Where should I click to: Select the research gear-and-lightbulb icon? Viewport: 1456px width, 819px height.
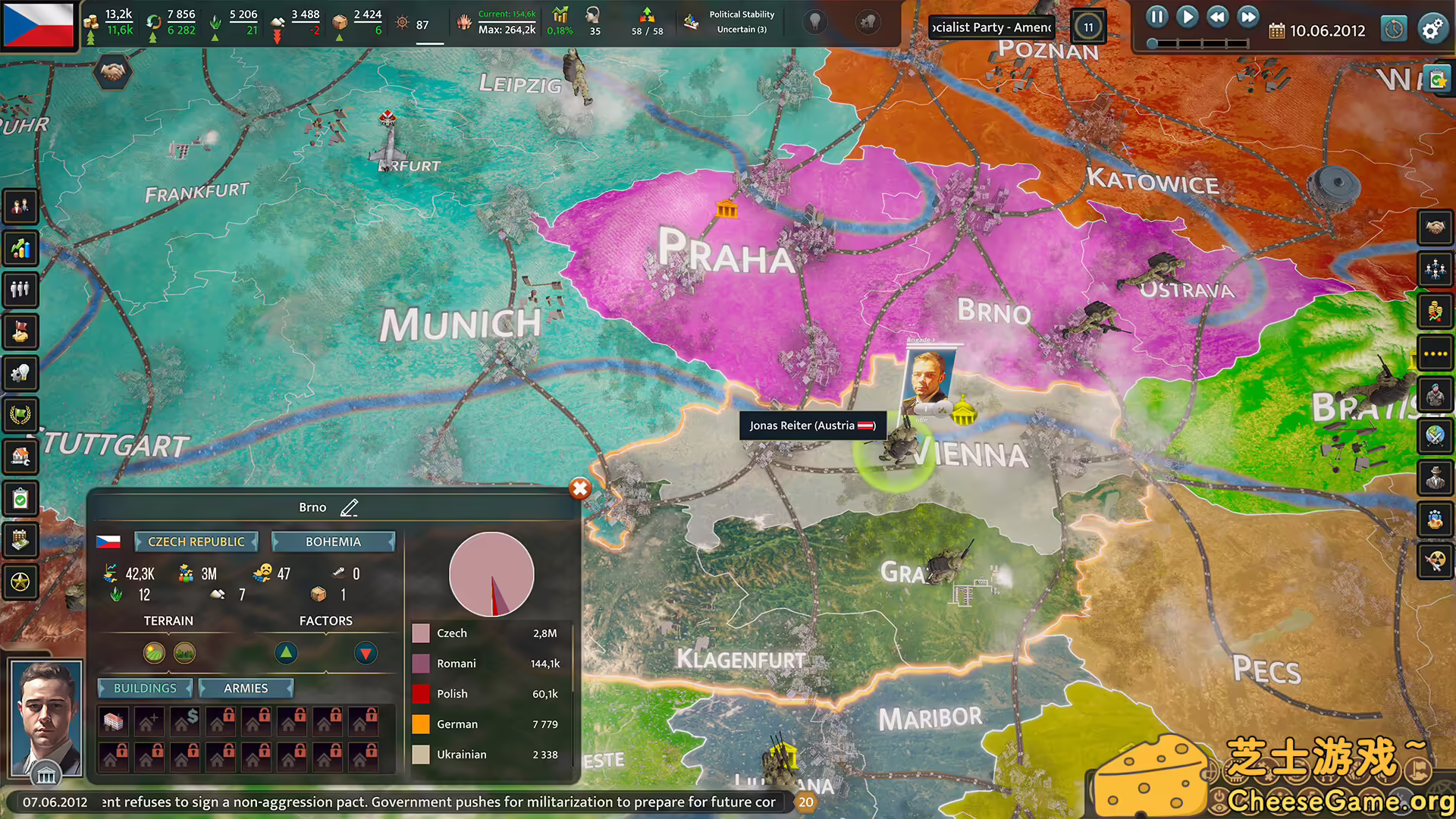[x=20, y=373]
